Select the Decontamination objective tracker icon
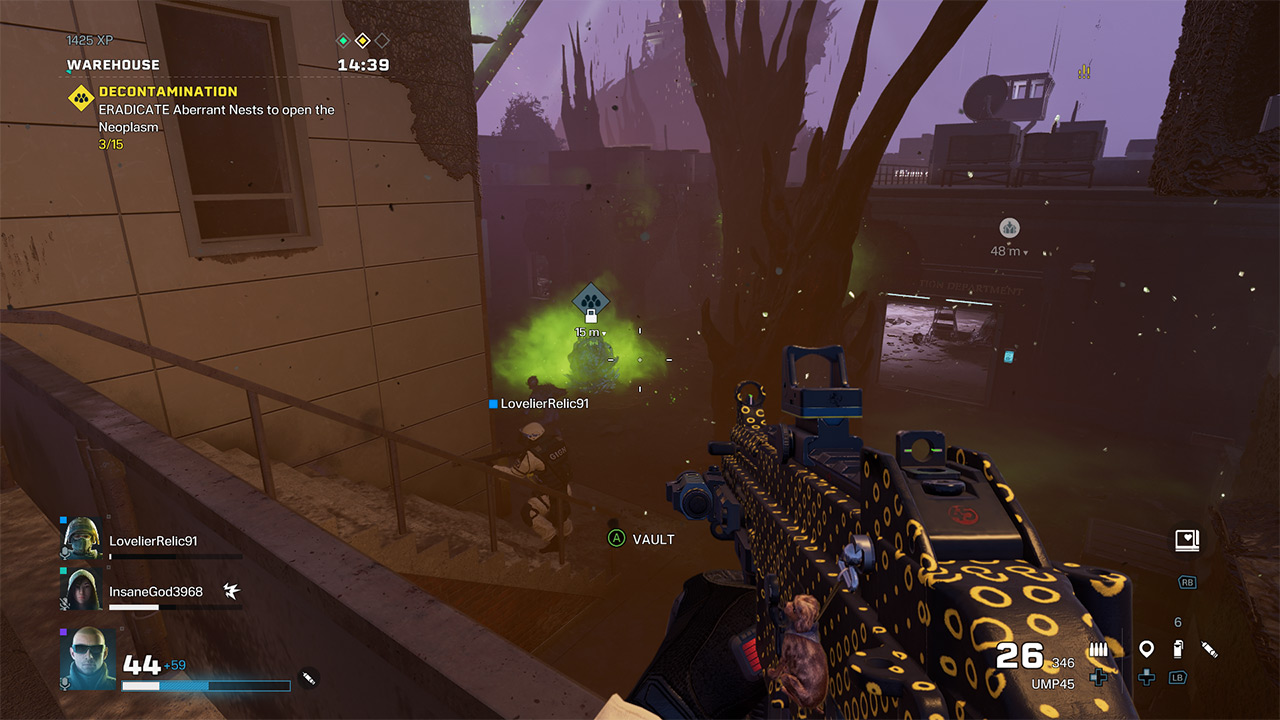The height and width of the screenshot is (720, 1280). 81,98
